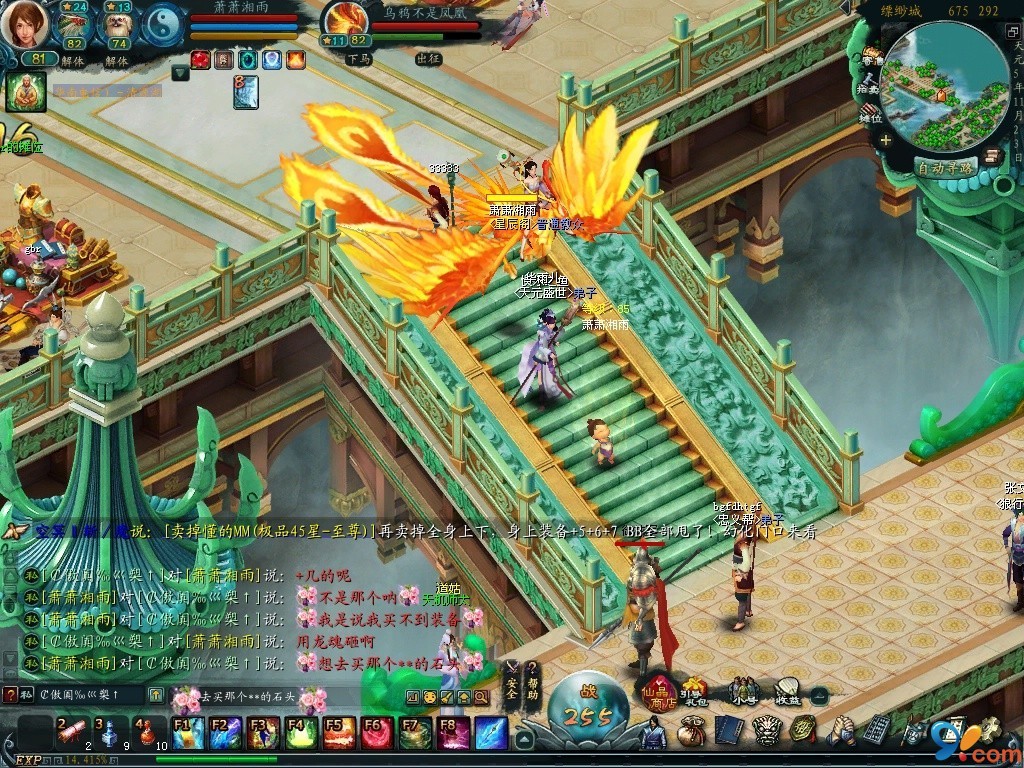The width and height of the screenshot is (1024, 768).
Task: Click the 下马 dismount button
Action: (x=359, y=59)
